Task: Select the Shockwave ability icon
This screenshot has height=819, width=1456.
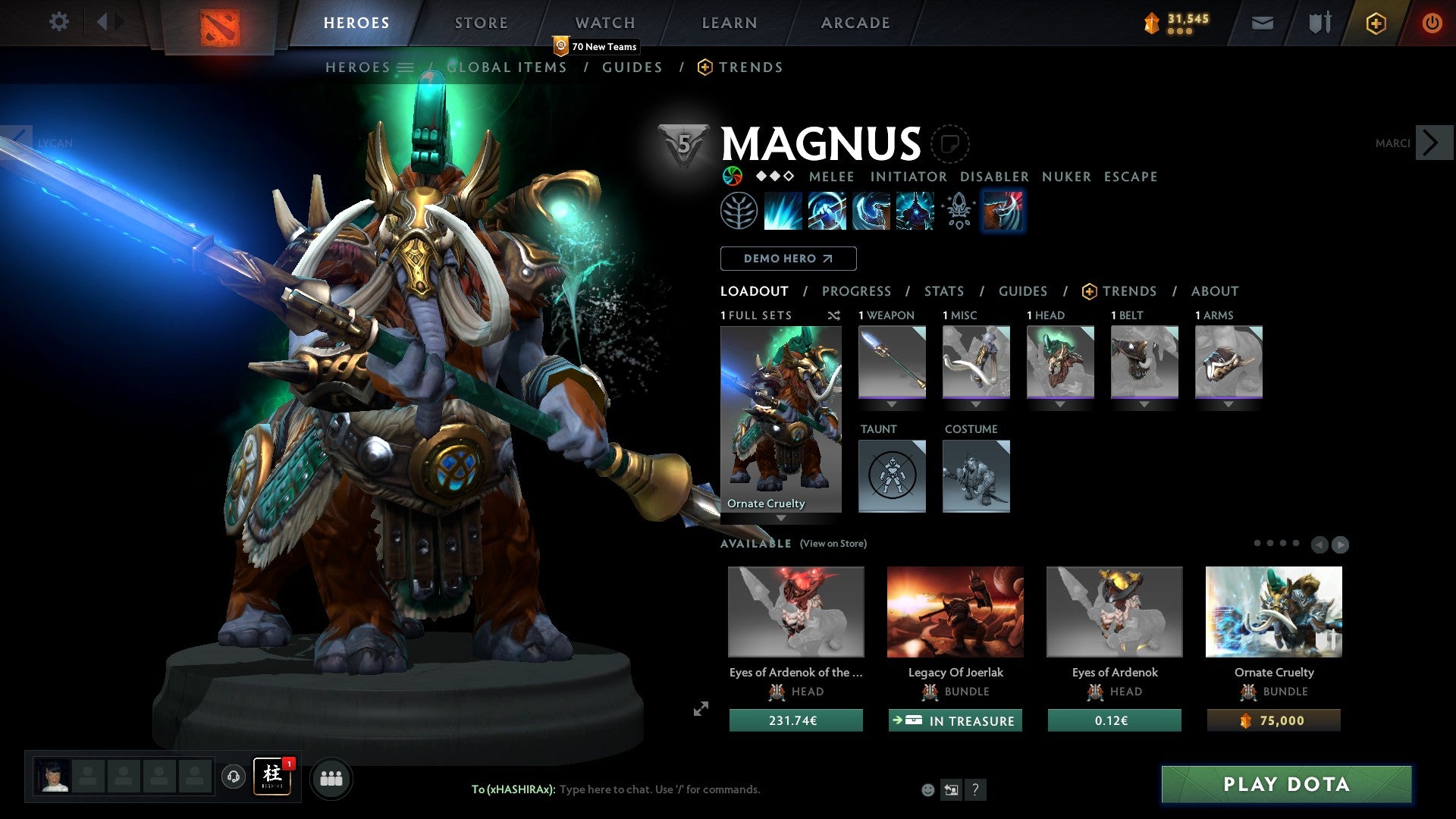Action: 782,211
